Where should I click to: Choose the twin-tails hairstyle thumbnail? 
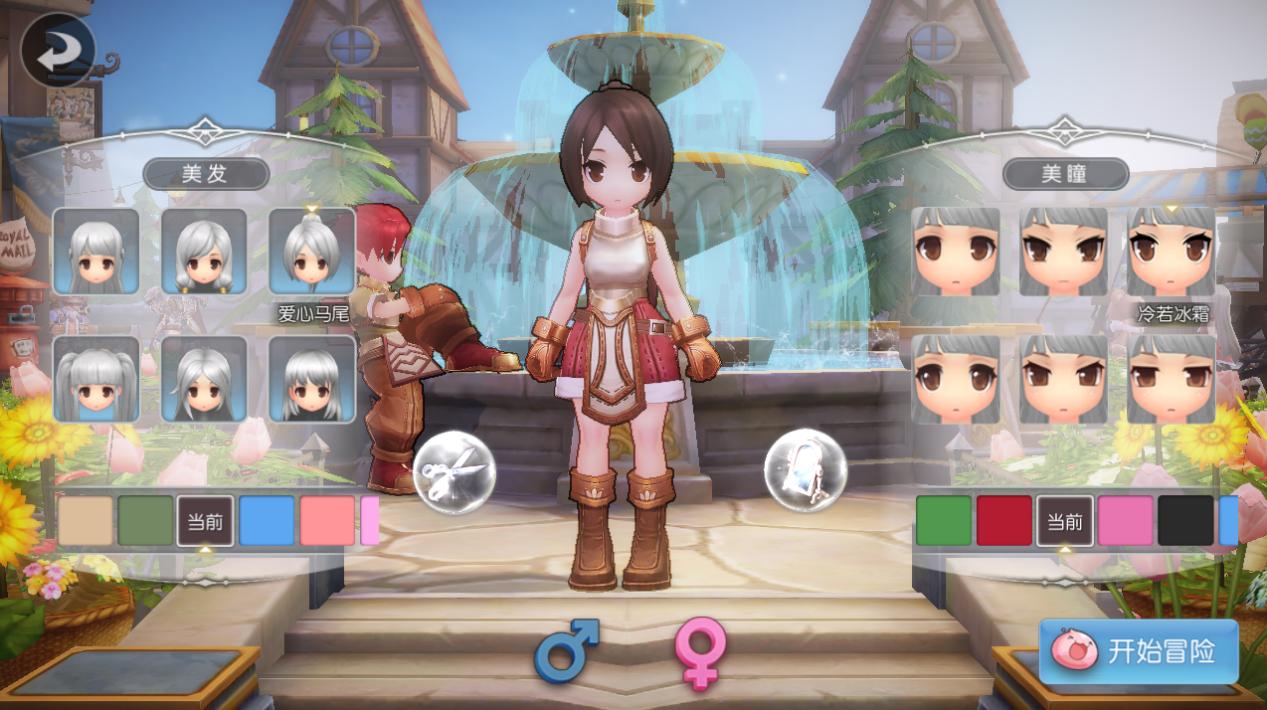coord(96,378)
